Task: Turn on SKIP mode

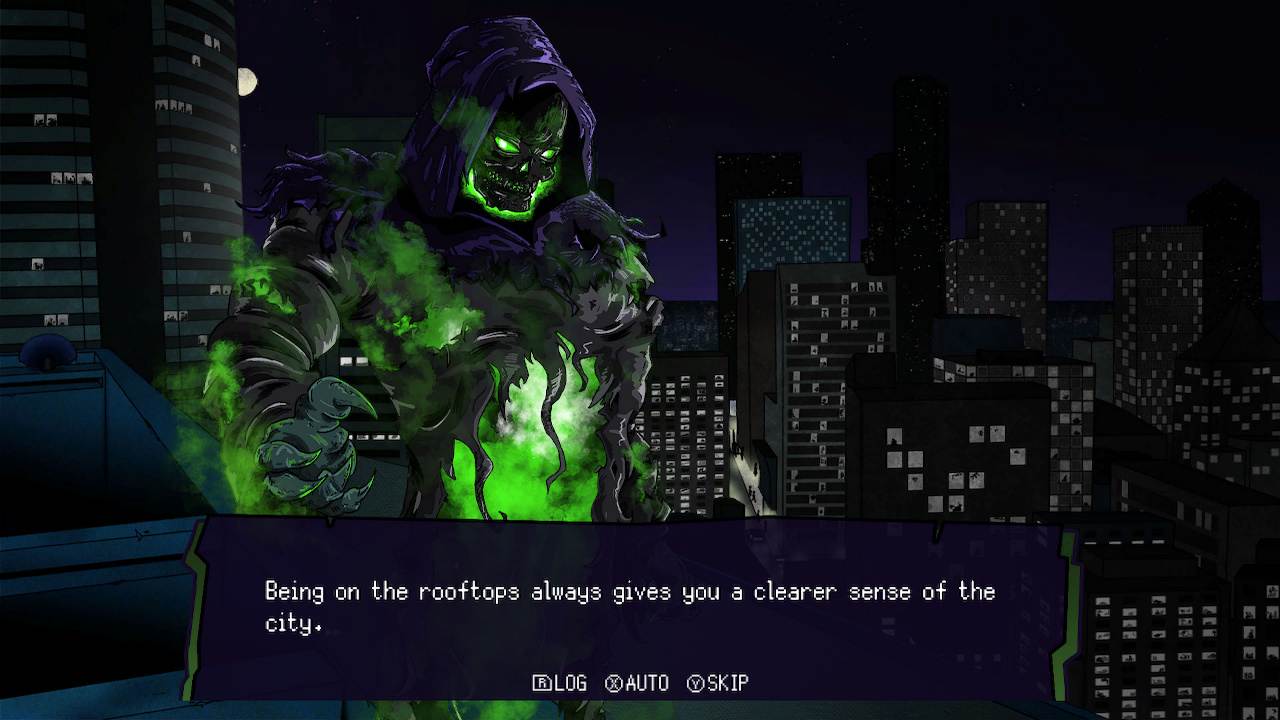Action: [718, 684]
